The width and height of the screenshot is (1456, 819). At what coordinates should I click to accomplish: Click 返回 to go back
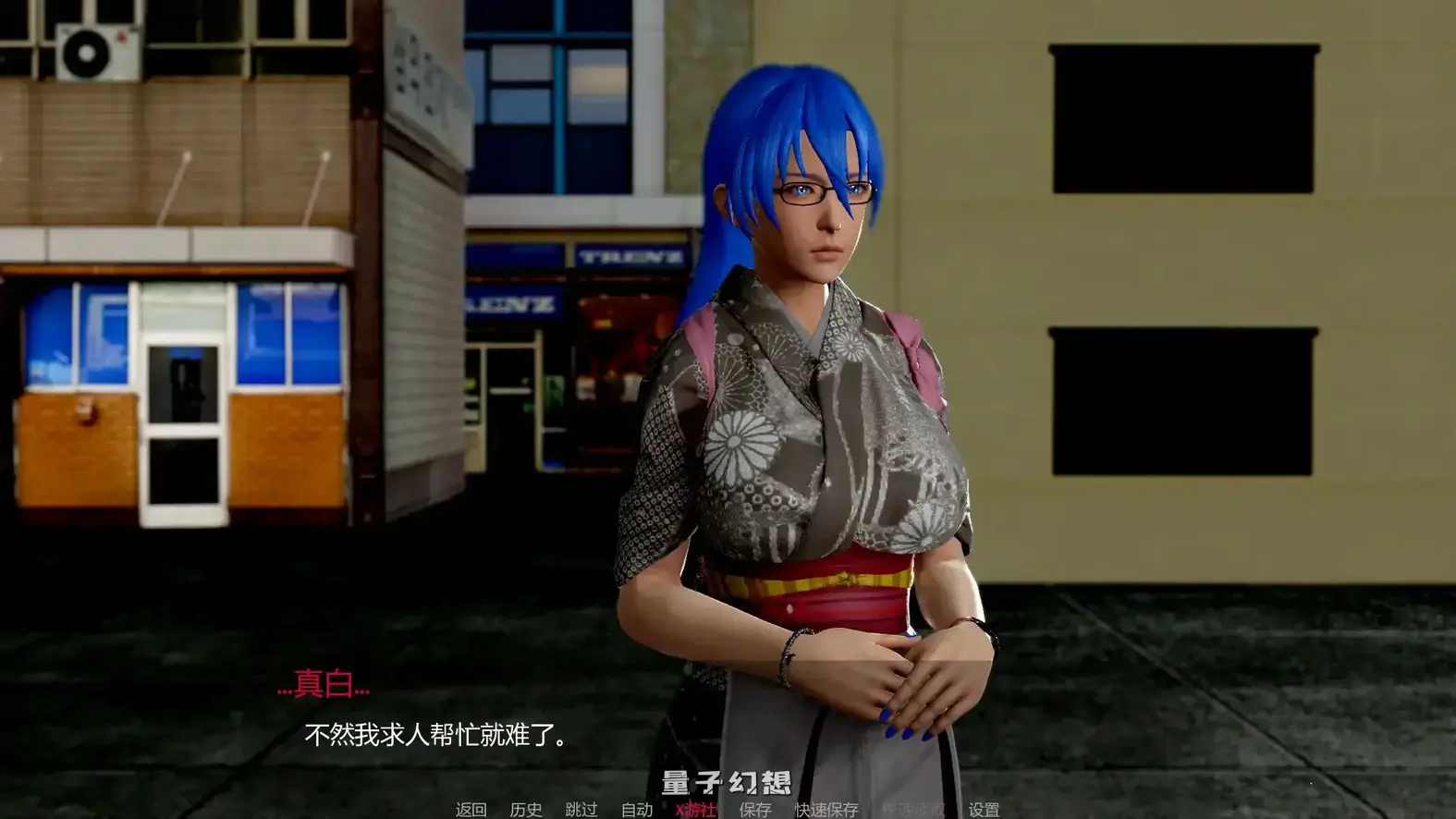[x=471, y=808]
